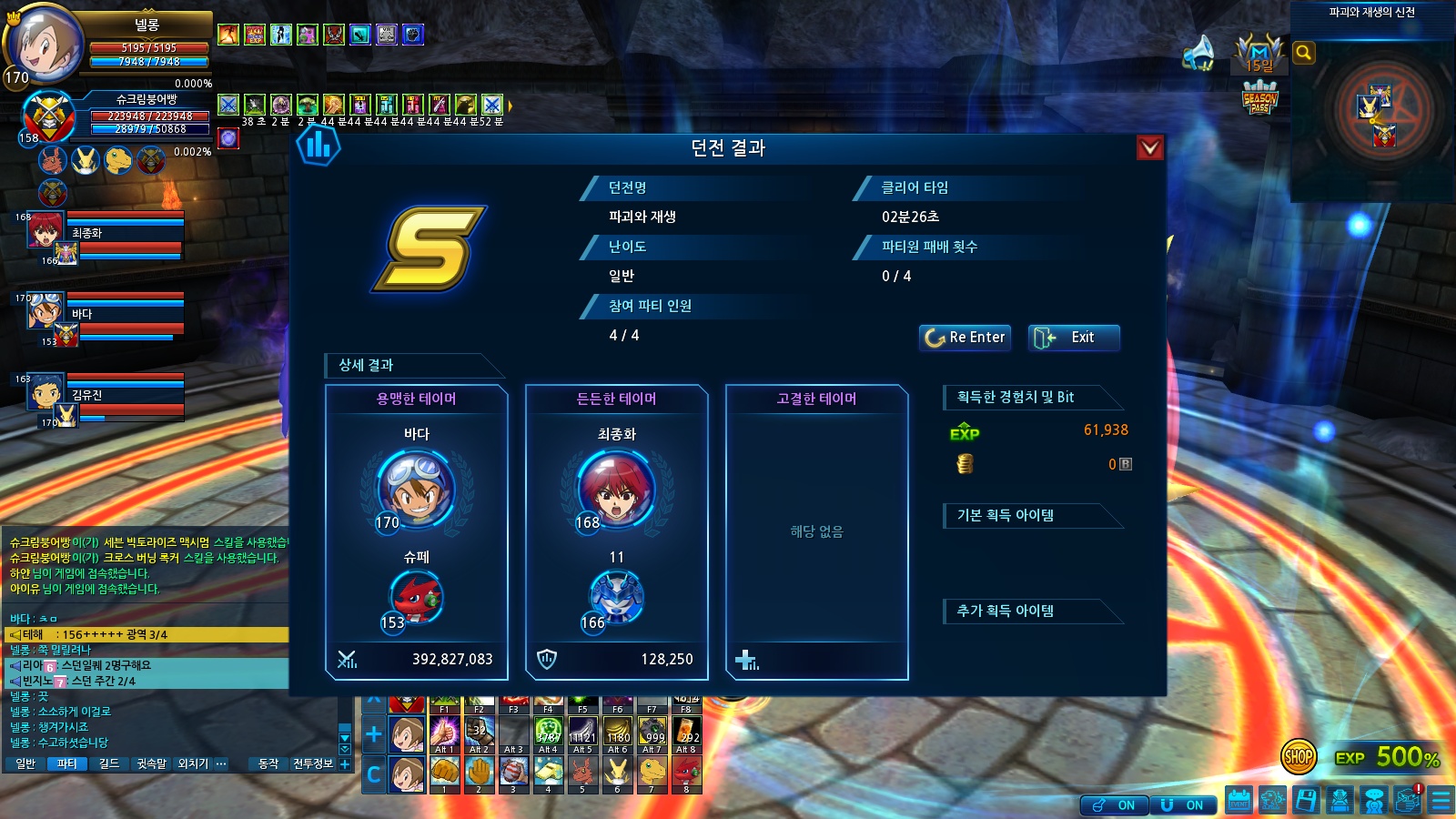Image resolution: width=1456 pixels, height=819 pixels.
Task: Open the gold SHOP coin
Action: [x=1299, y=756]
